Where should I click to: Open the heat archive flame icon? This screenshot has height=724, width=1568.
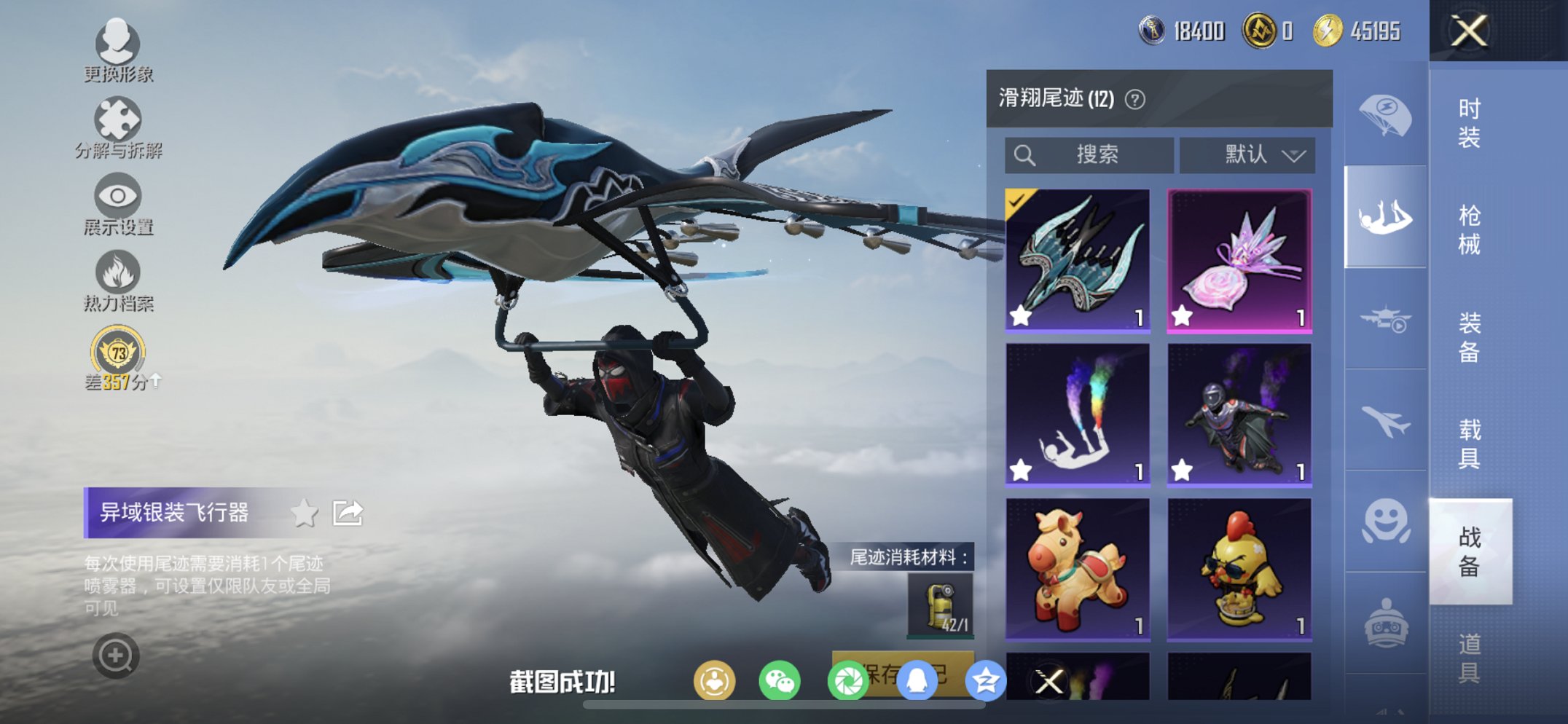118,269
